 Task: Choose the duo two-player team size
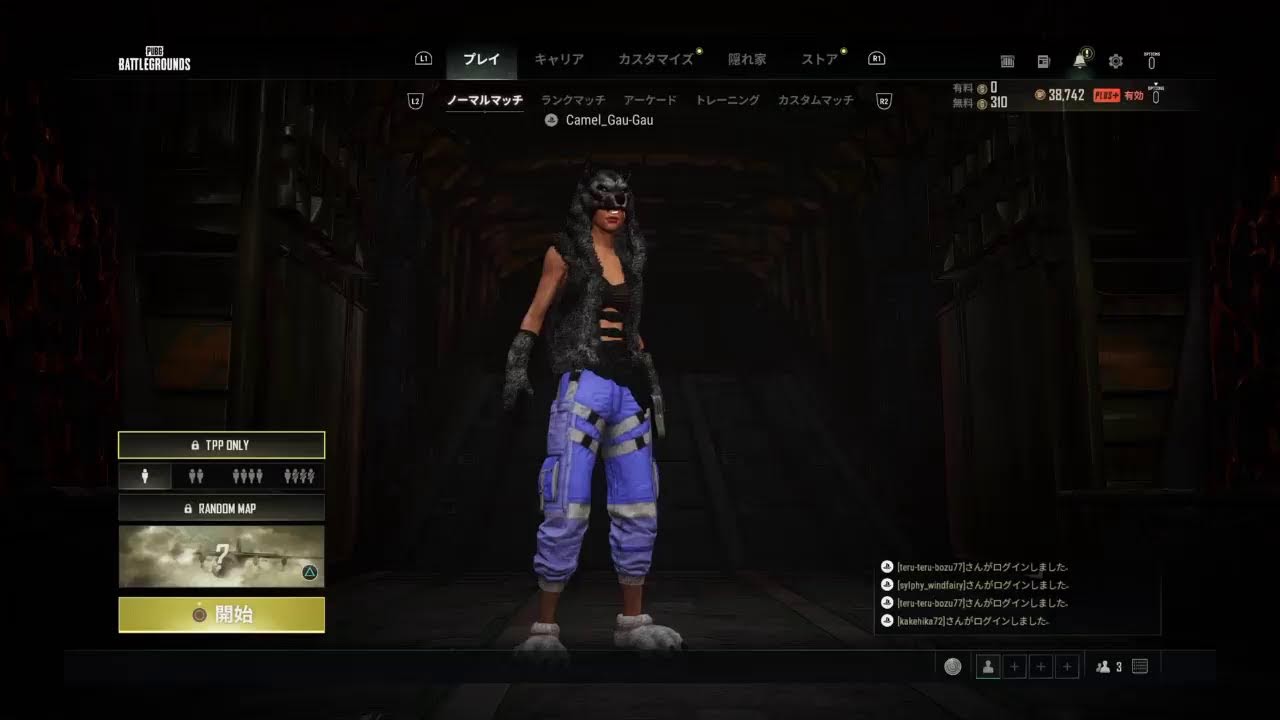196,476
